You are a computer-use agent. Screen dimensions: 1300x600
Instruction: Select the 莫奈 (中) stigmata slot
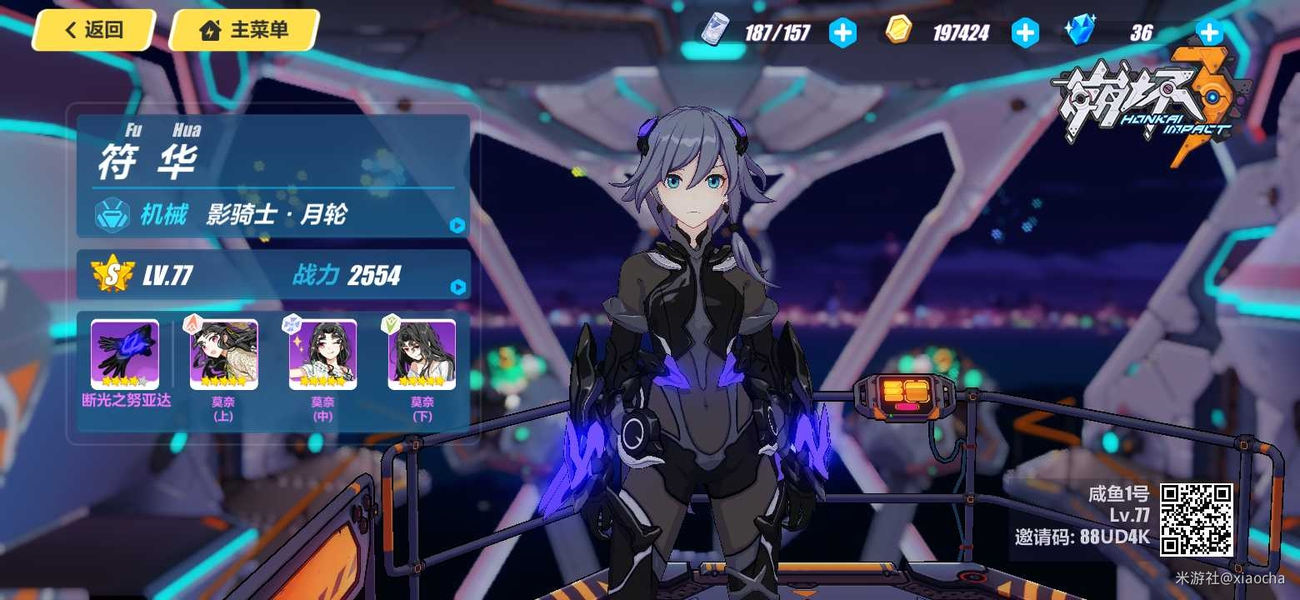coord(323,355)
